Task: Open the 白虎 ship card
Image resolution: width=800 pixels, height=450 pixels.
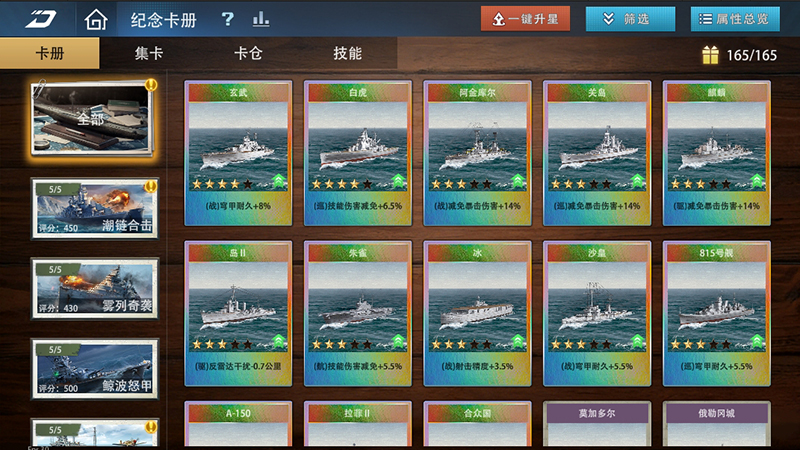Action: click(x=358, y=150)
